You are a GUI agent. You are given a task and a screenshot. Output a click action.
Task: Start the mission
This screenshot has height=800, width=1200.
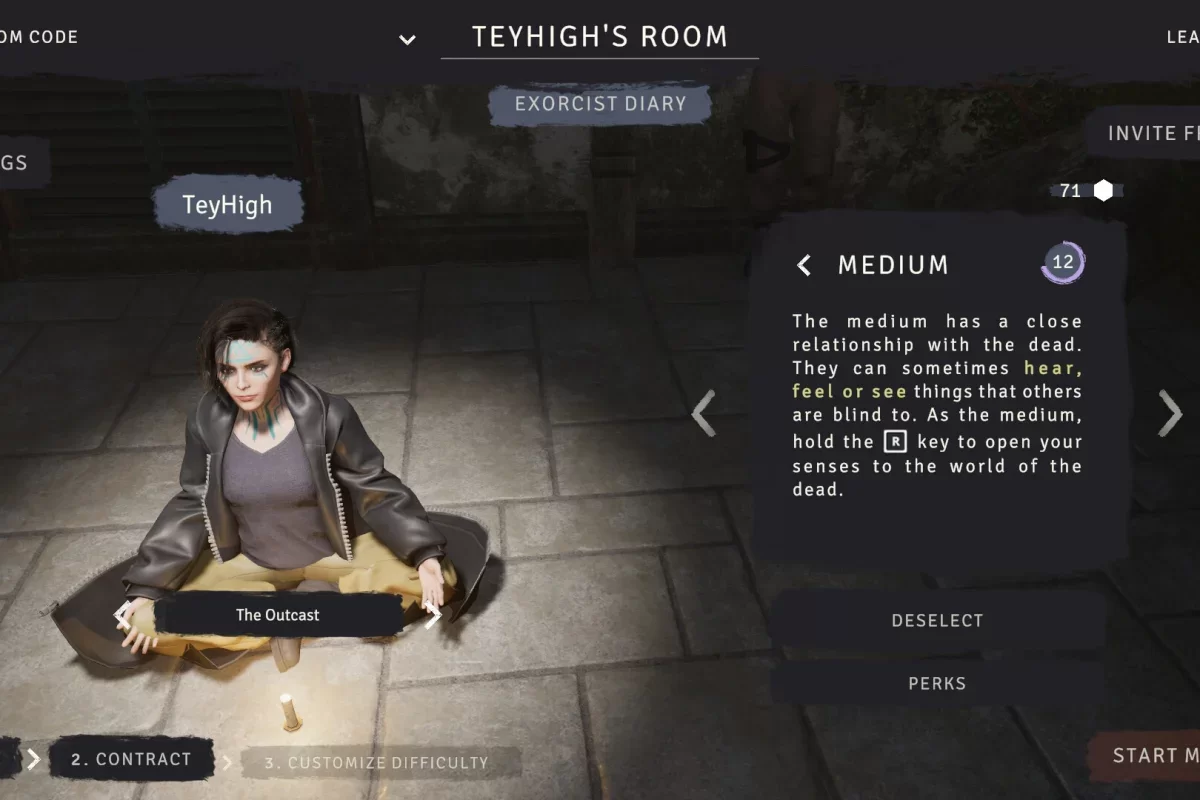coord(1150,756)
